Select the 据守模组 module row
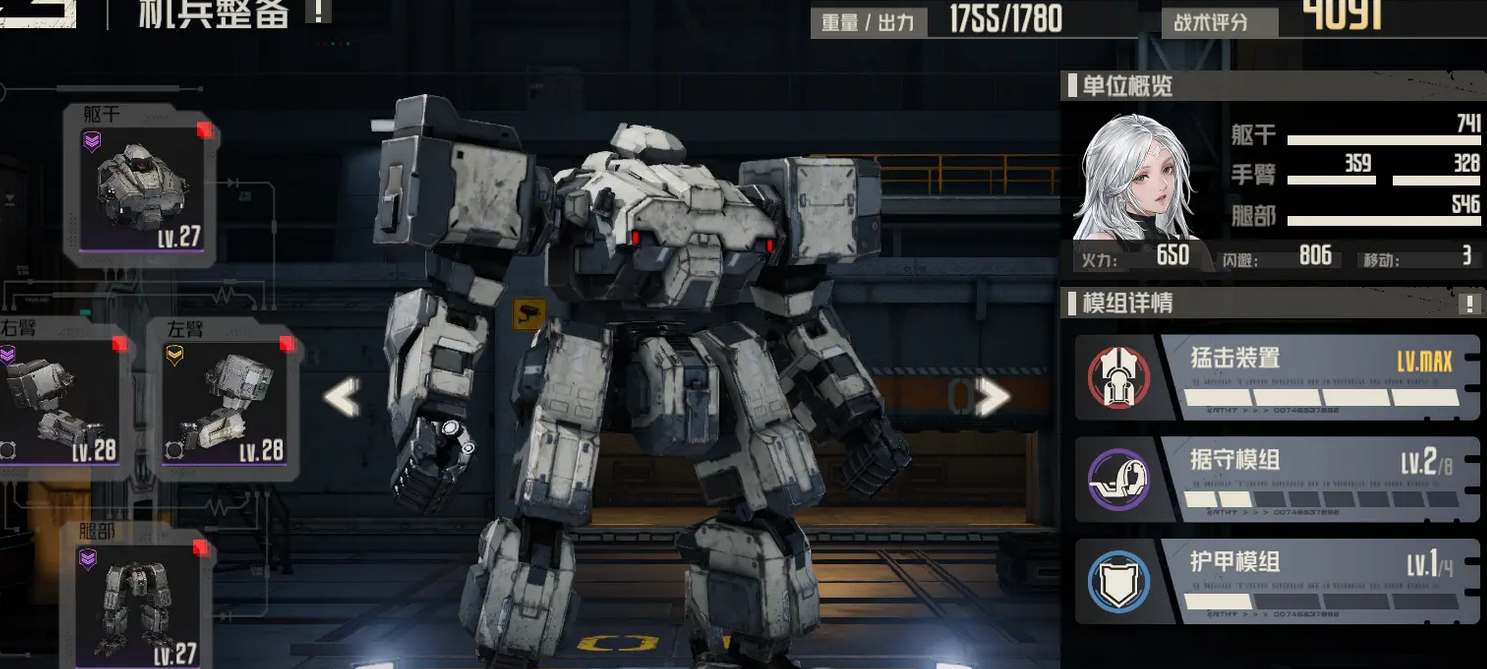 [1275, 479]
